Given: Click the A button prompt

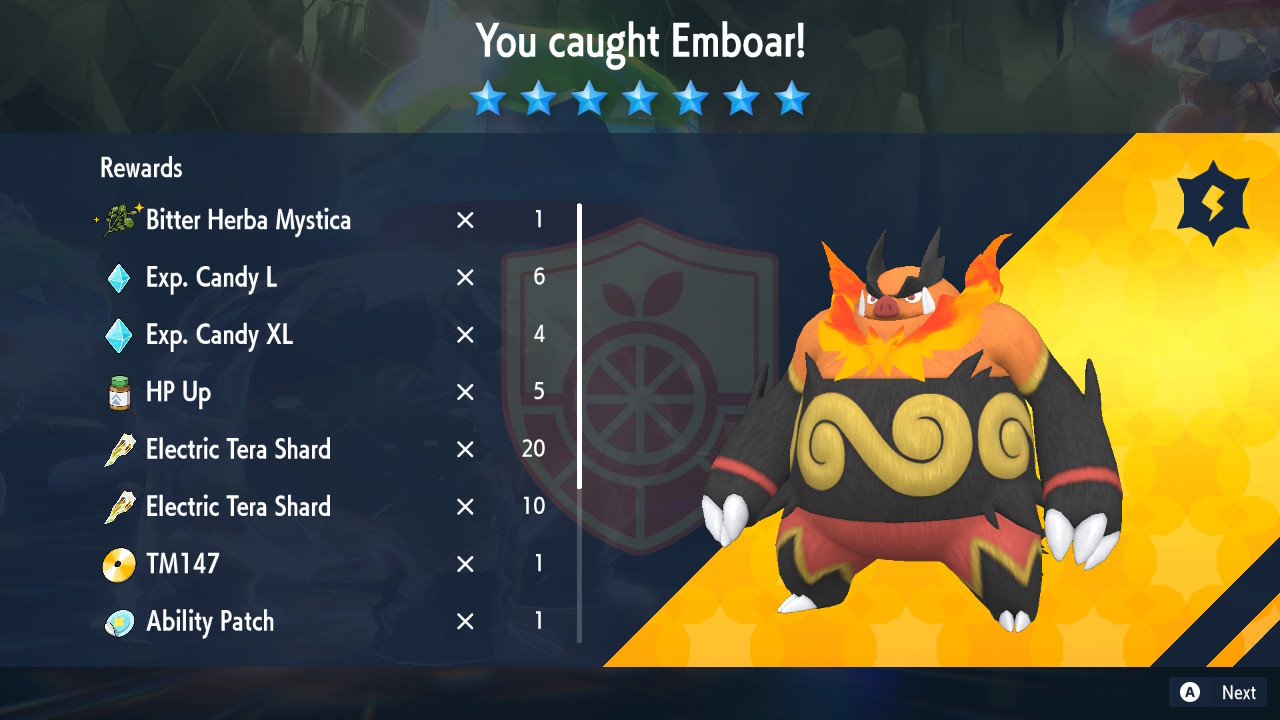Looking at the screenshot, I should coord(1188,692).
